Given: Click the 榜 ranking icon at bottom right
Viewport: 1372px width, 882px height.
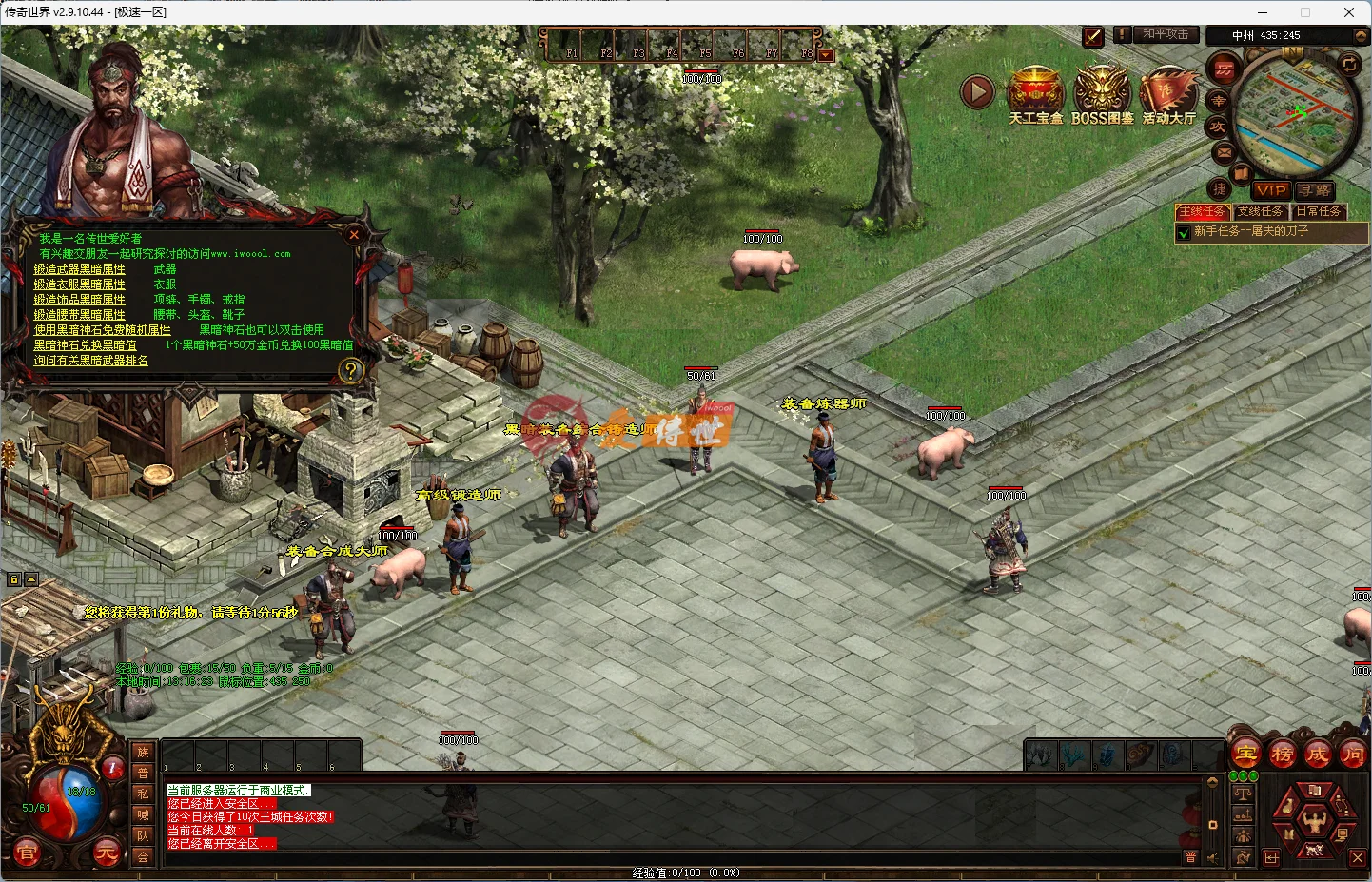Looking at the screenshot, I should coord(1282,754).
